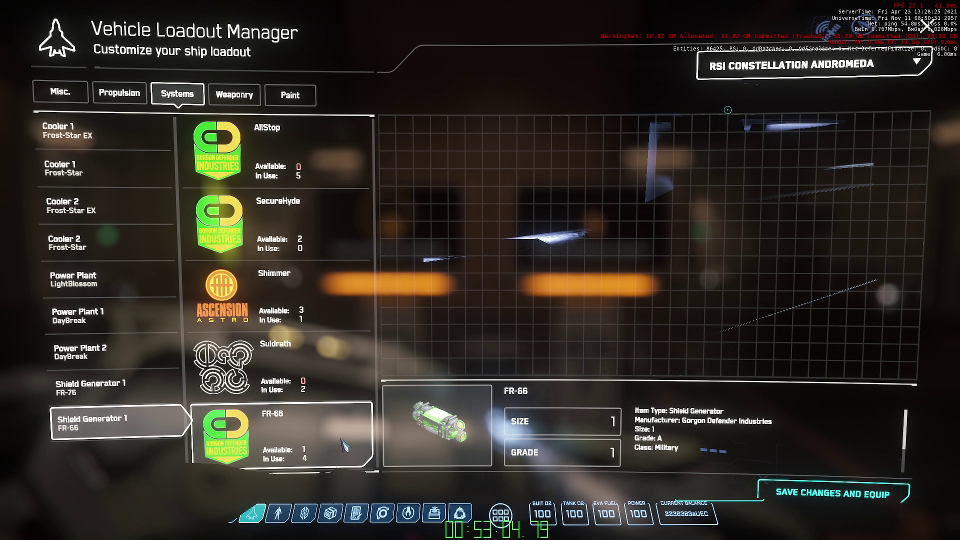Switch to the Weaponry tab
This screenshot has width=960, height=540.
coord(234,95)
